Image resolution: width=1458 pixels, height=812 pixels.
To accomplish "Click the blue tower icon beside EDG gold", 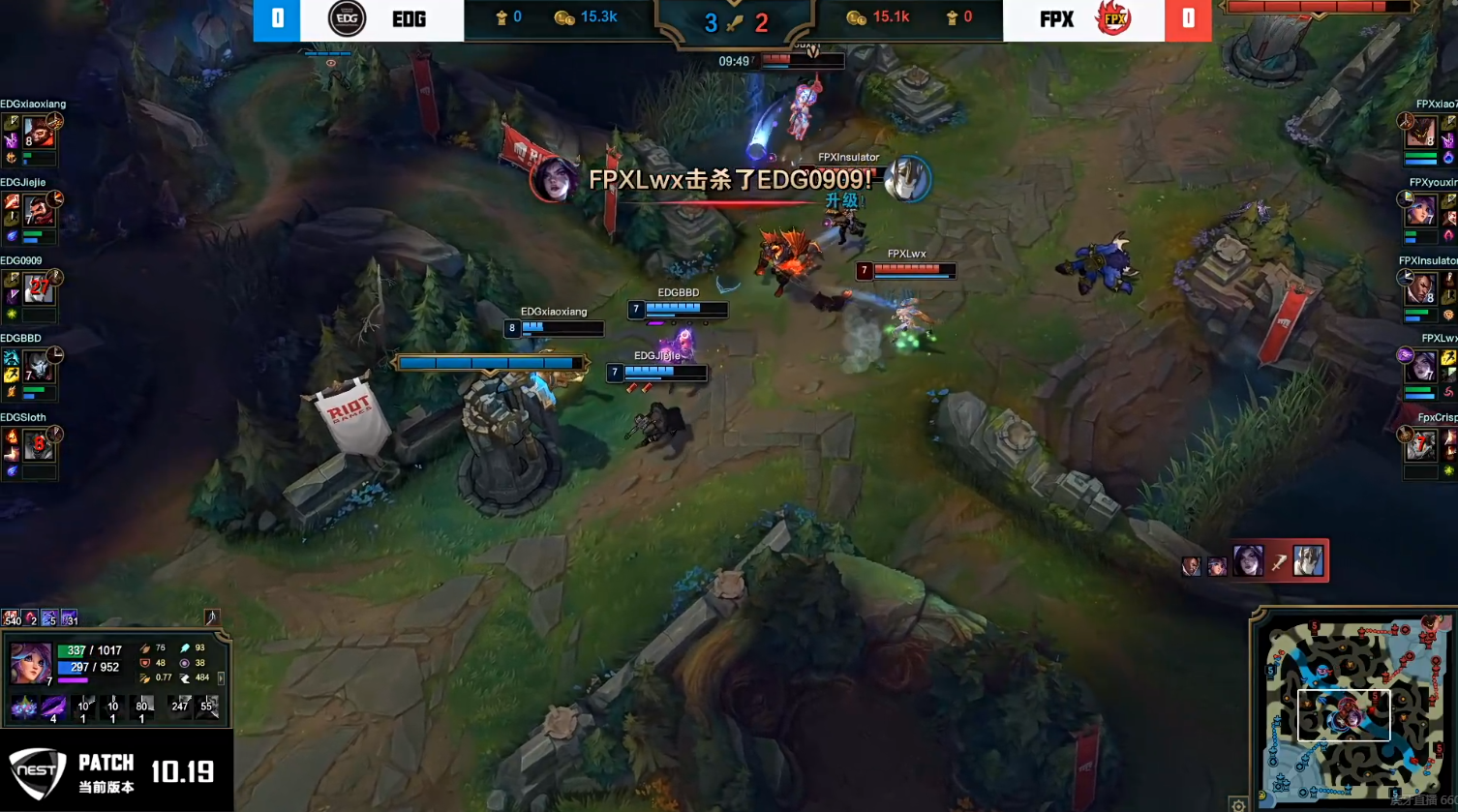I will pos(501,16).
